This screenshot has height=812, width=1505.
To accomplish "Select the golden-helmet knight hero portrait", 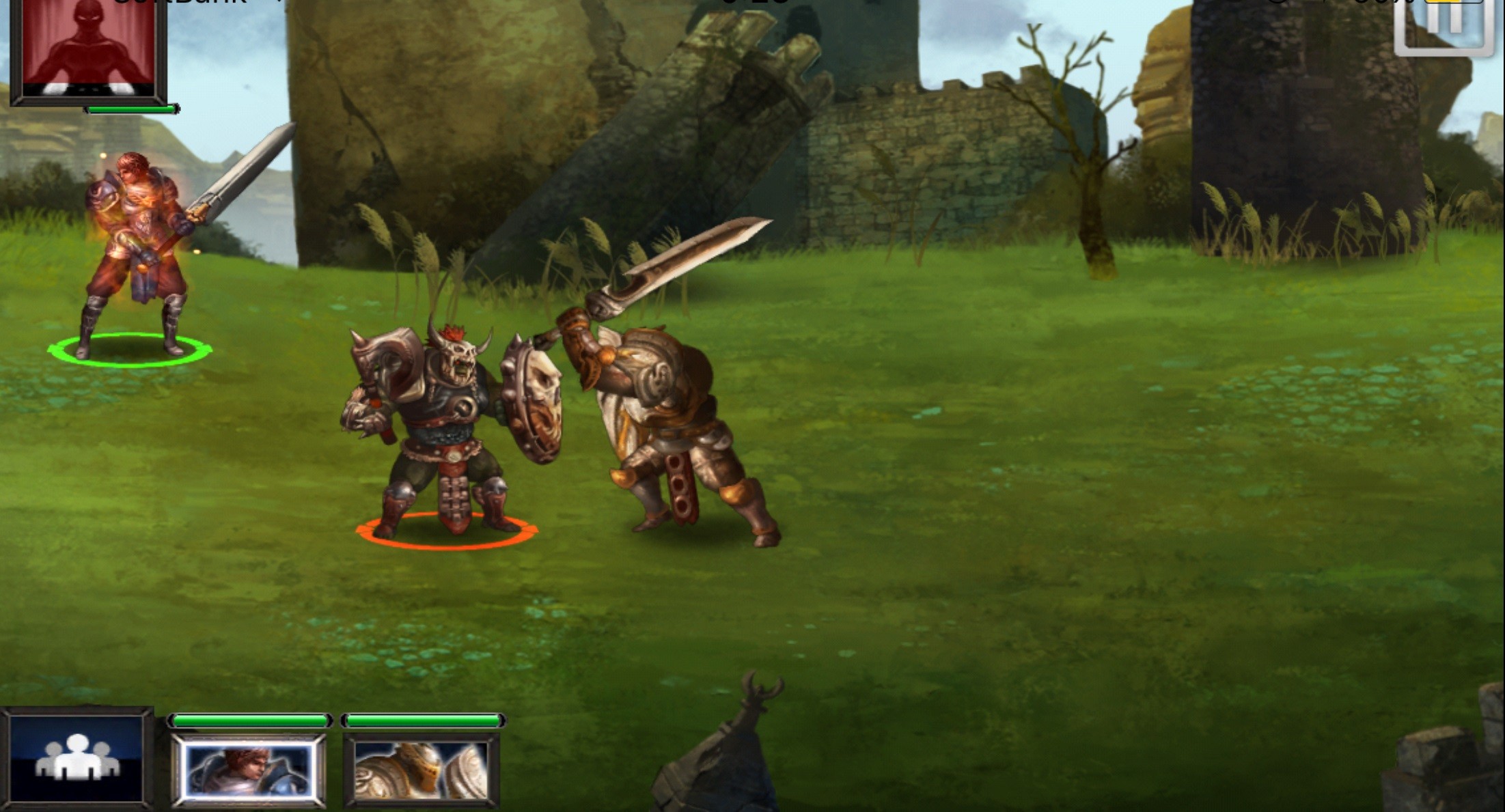I will click(x=422, y=771).
